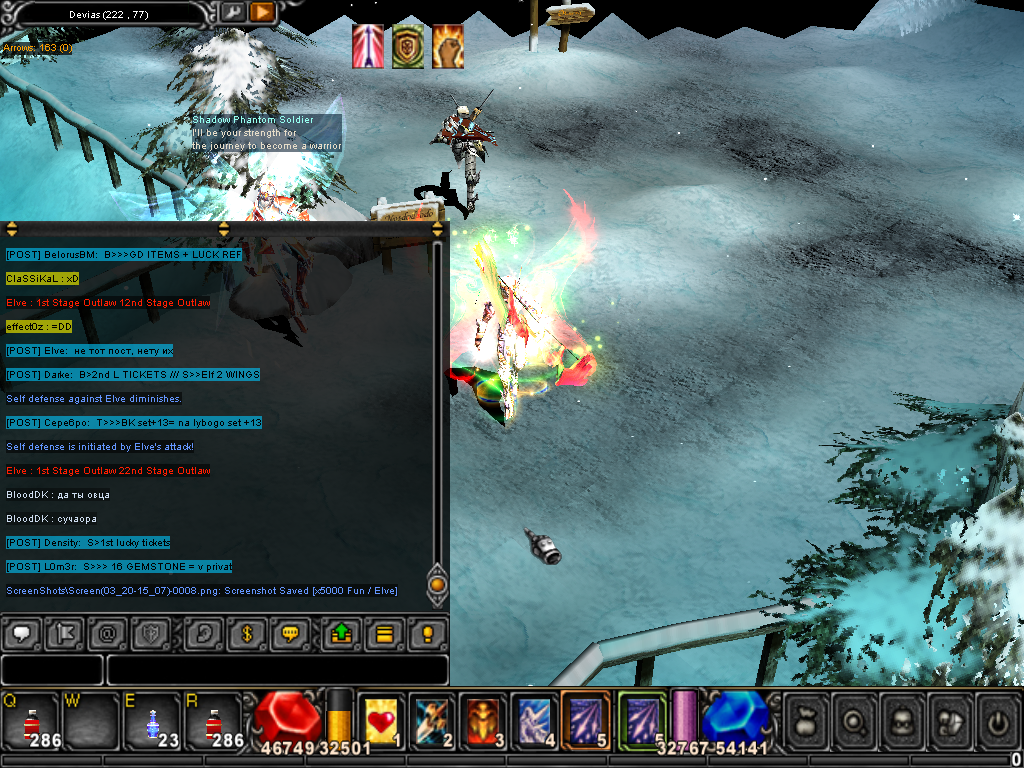
Task: Use the blue mana potion in slot E
Action: click(x=150, y=720)
